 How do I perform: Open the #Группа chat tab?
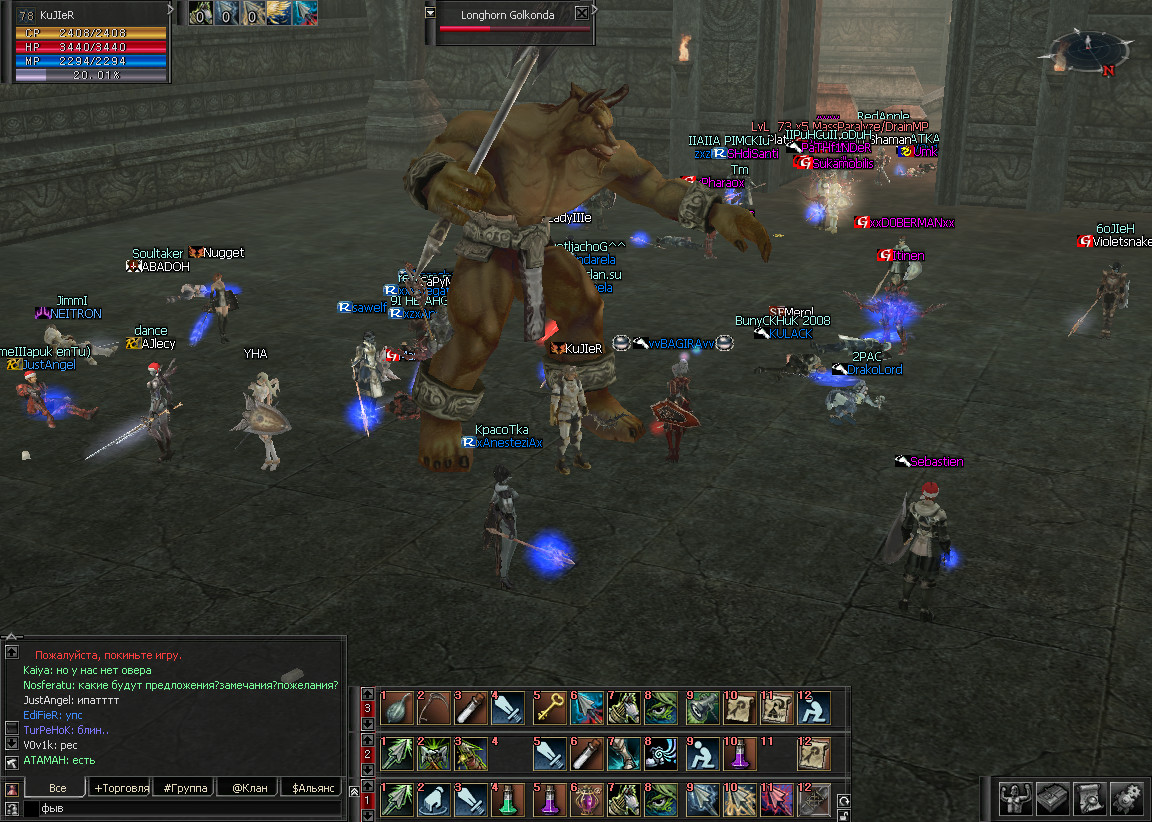pos(185,788)
